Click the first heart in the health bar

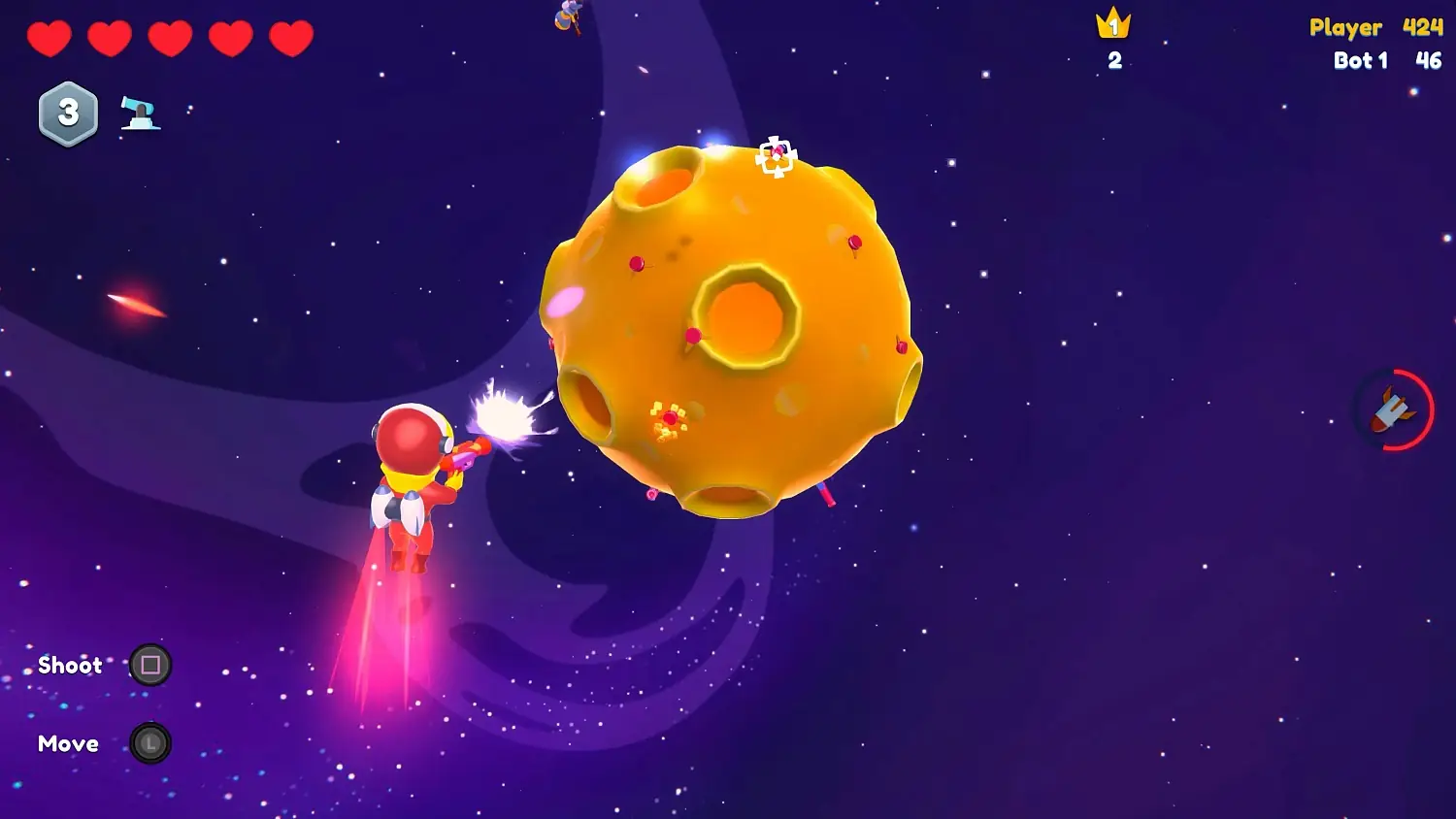(x=50, y=37)
